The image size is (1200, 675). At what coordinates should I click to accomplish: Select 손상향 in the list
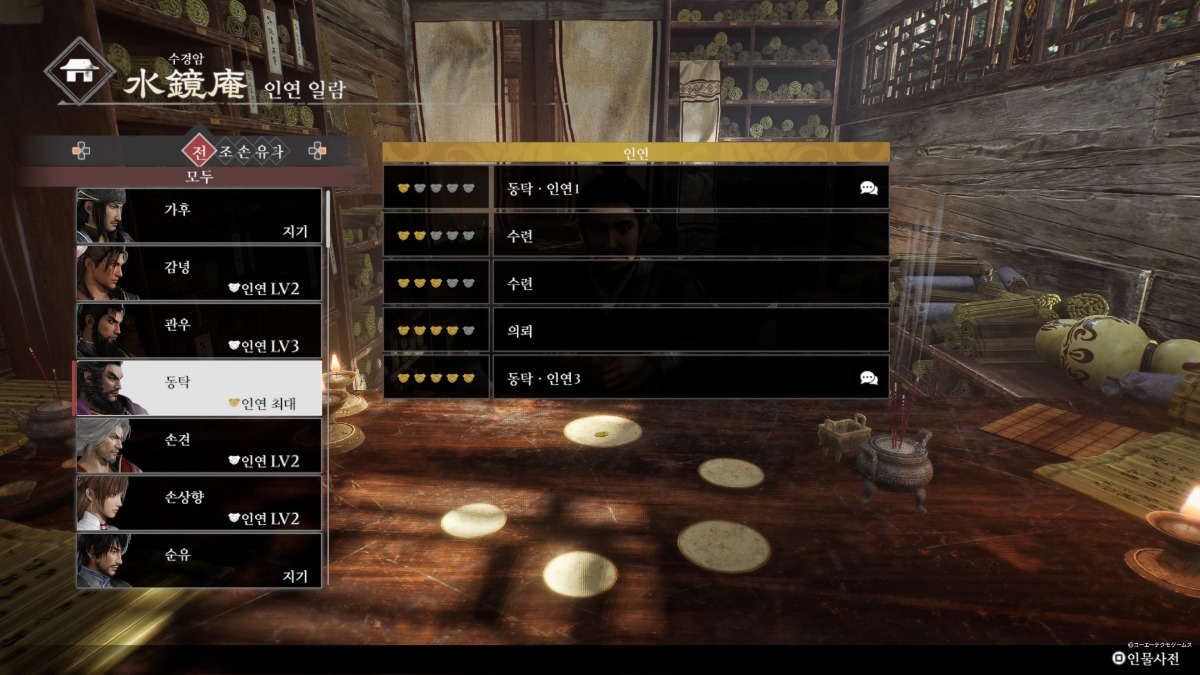[x=199, y=503]
